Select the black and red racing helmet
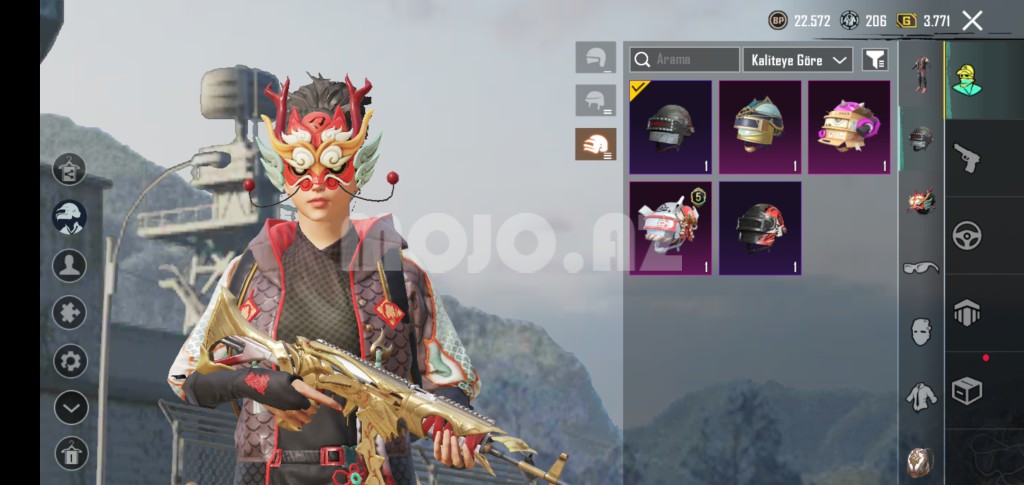 click(x=760, y=228)
